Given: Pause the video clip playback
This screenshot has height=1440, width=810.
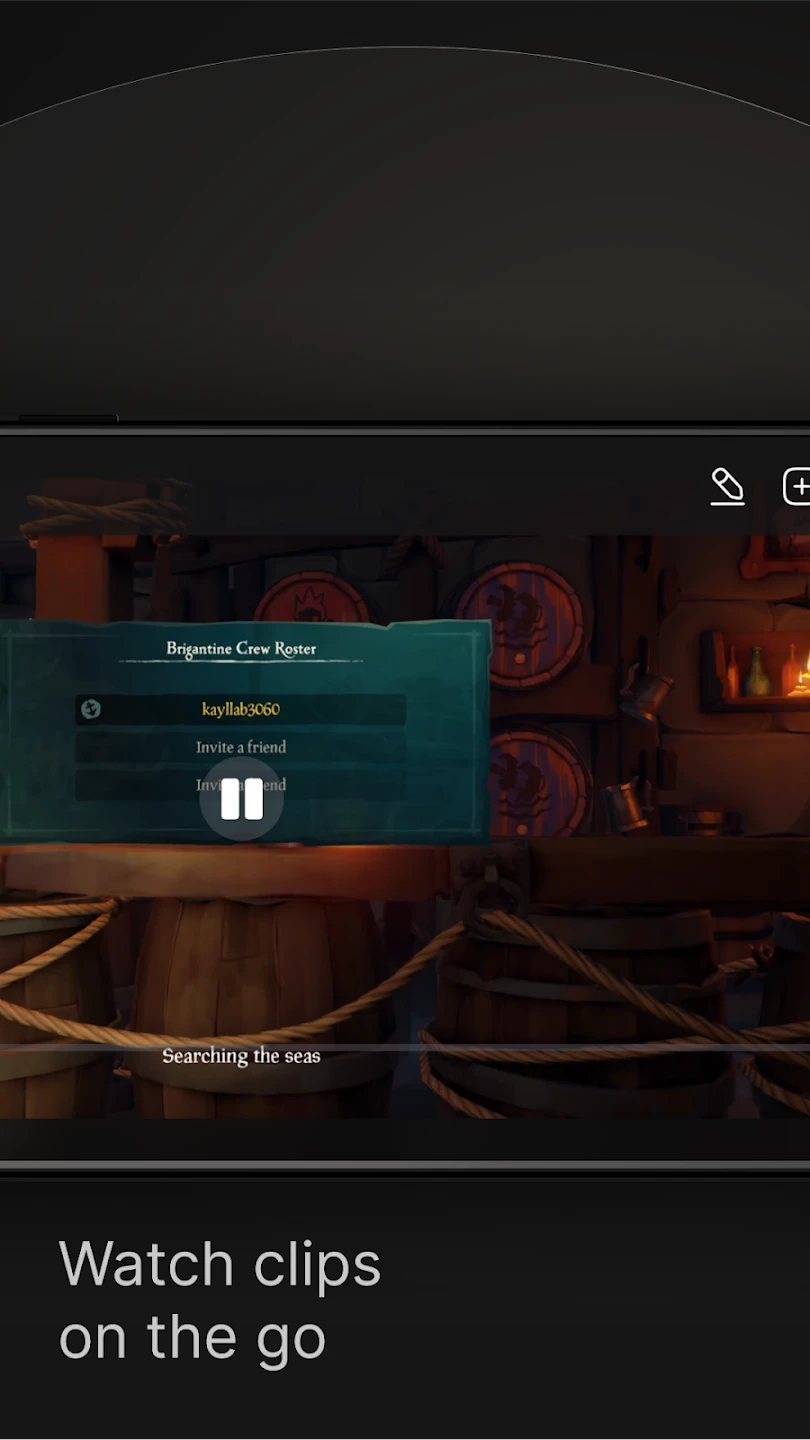Looking at the screenshot, I should (x=241, y=799).
